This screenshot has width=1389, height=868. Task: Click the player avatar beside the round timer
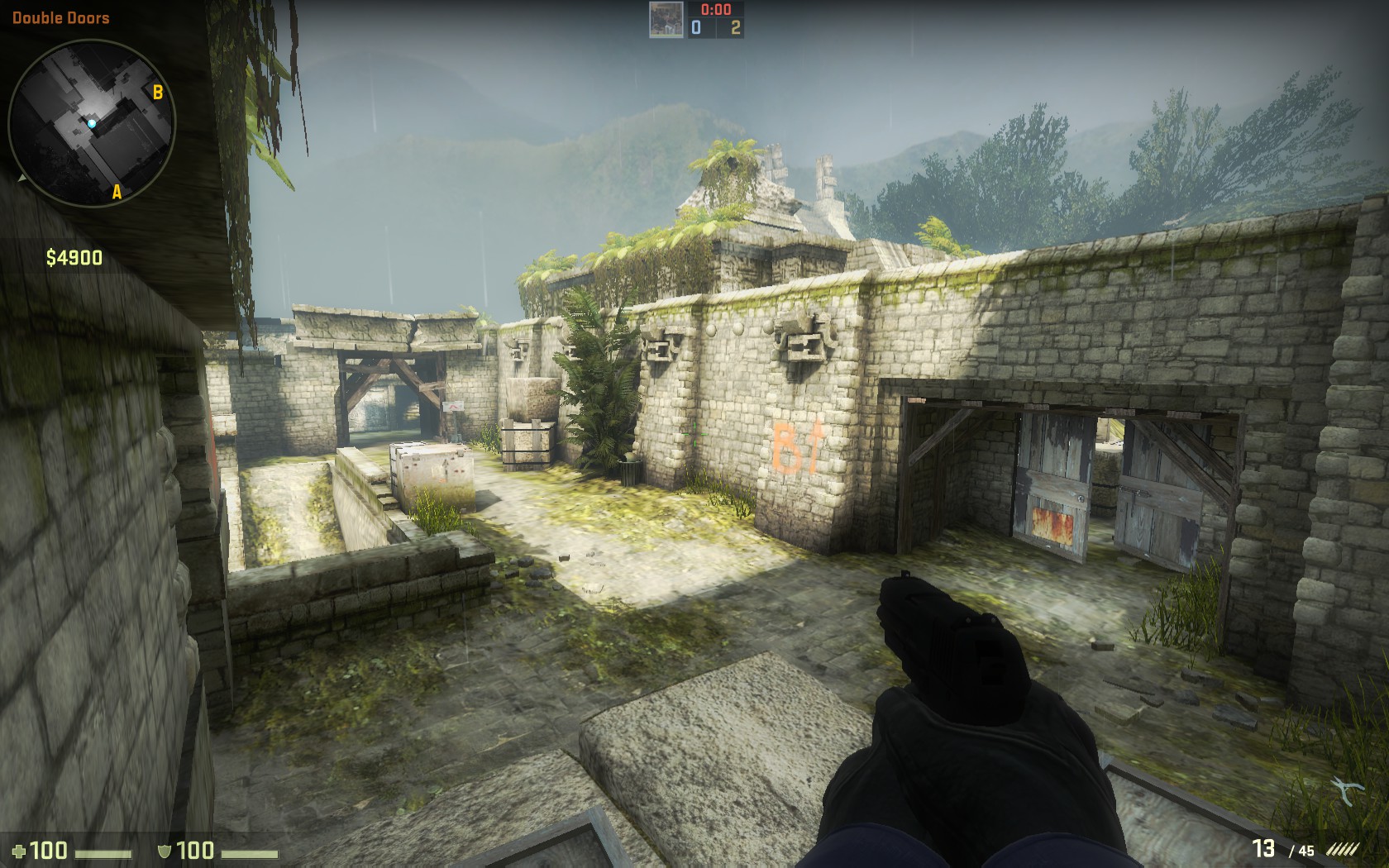(666, 19)
